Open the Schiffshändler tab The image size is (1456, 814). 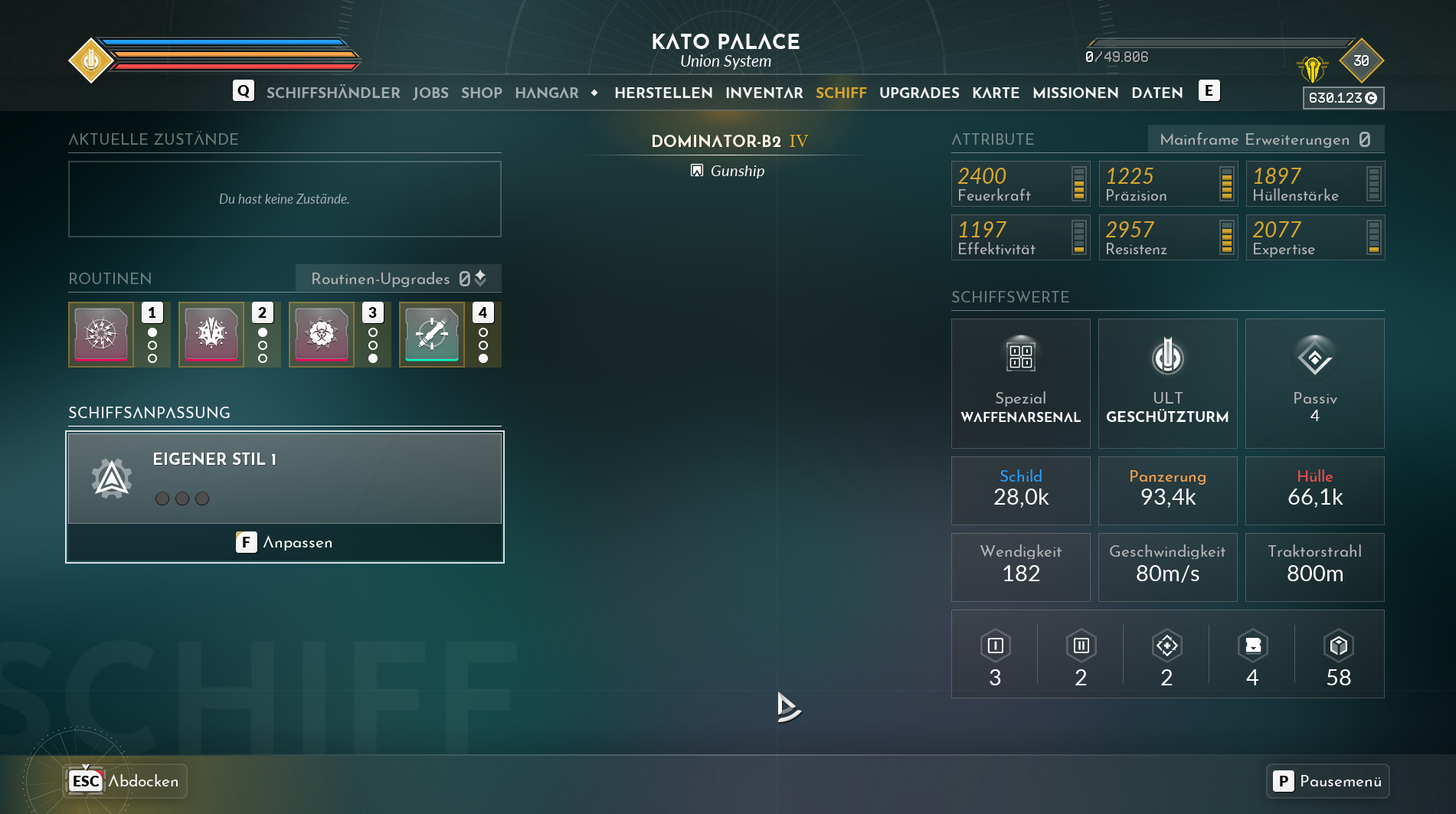point(333,93)
